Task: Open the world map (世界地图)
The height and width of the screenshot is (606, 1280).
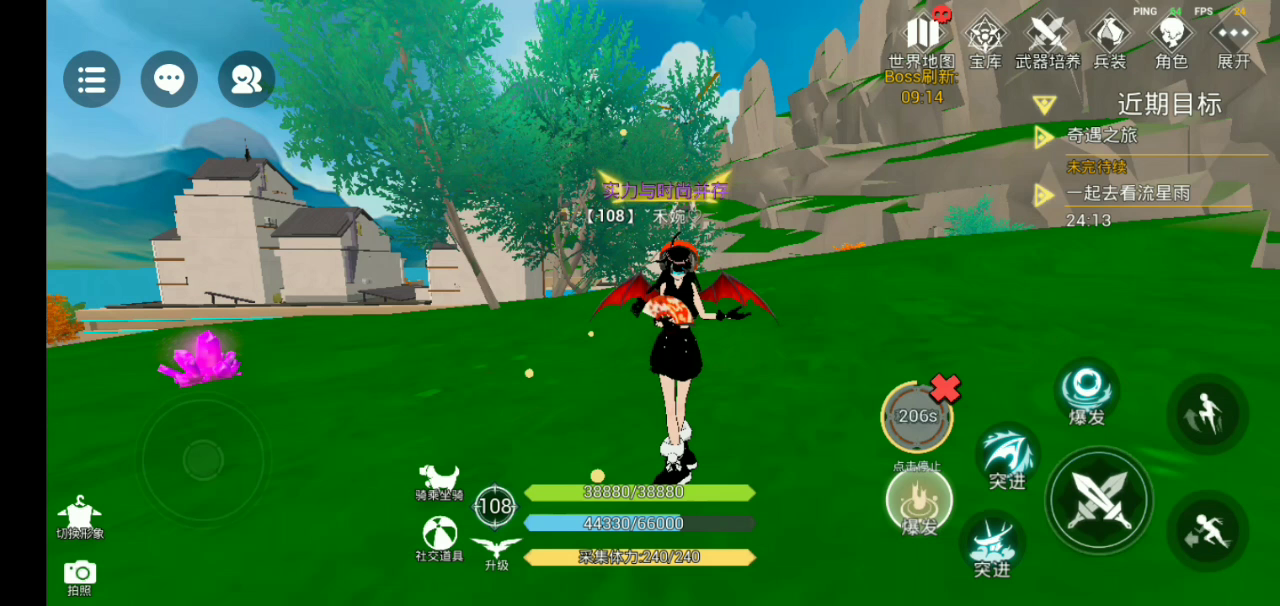Action: (x=922, y=40)
